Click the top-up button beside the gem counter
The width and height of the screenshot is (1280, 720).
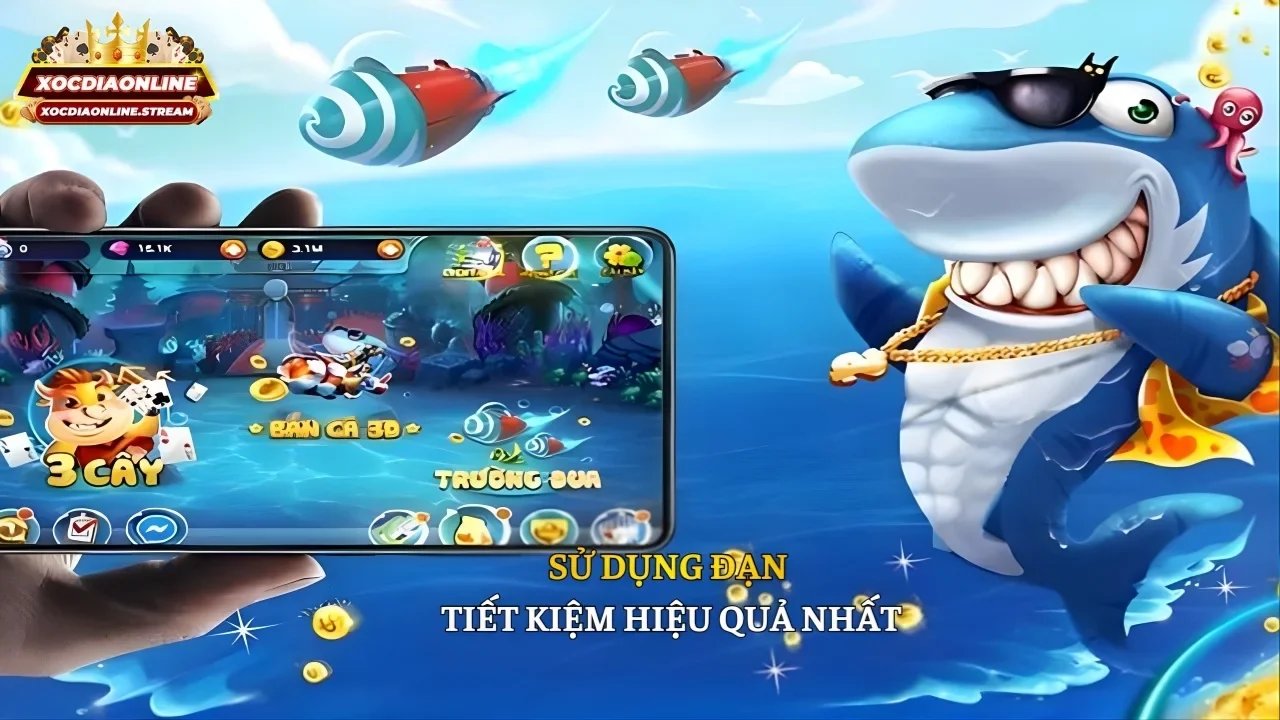tap(234, 249)
